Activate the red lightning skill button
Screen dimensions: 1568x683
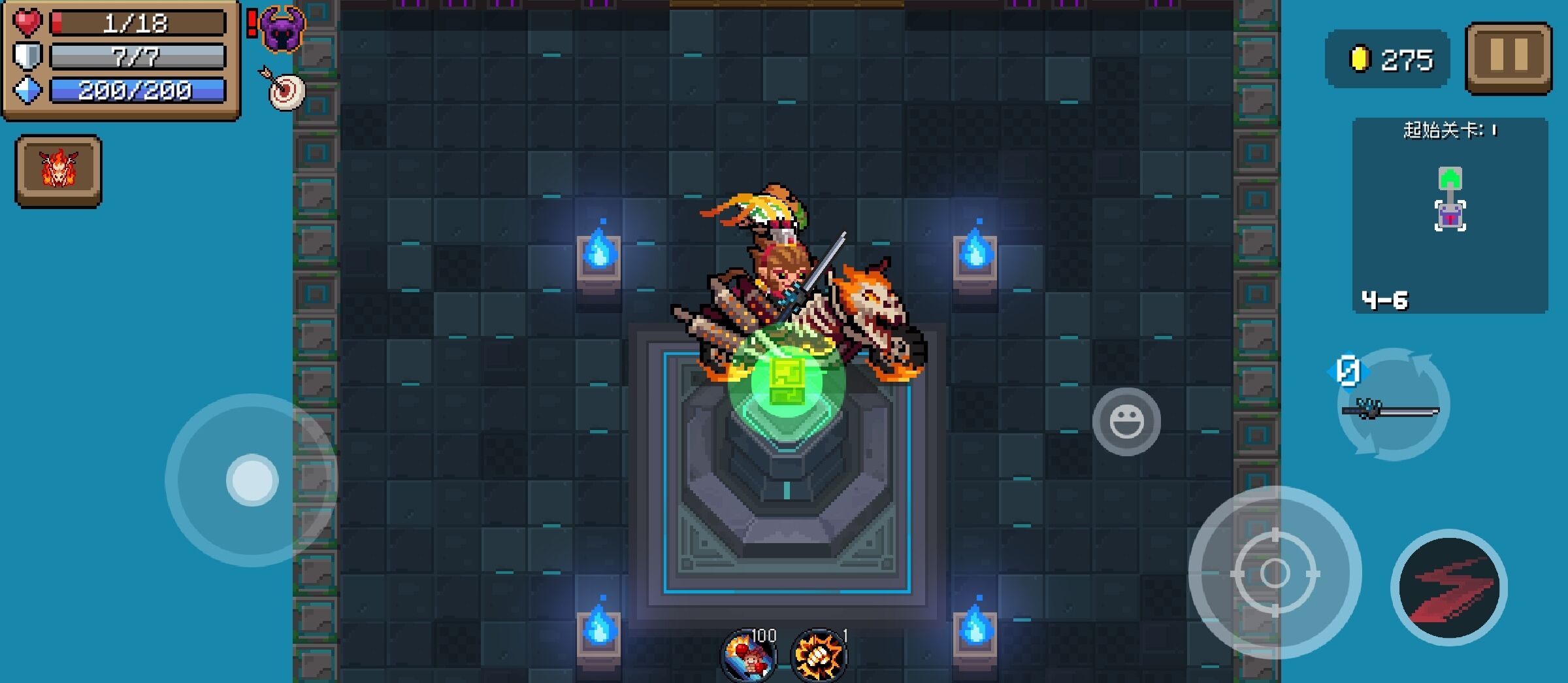tap(1449, 588)
